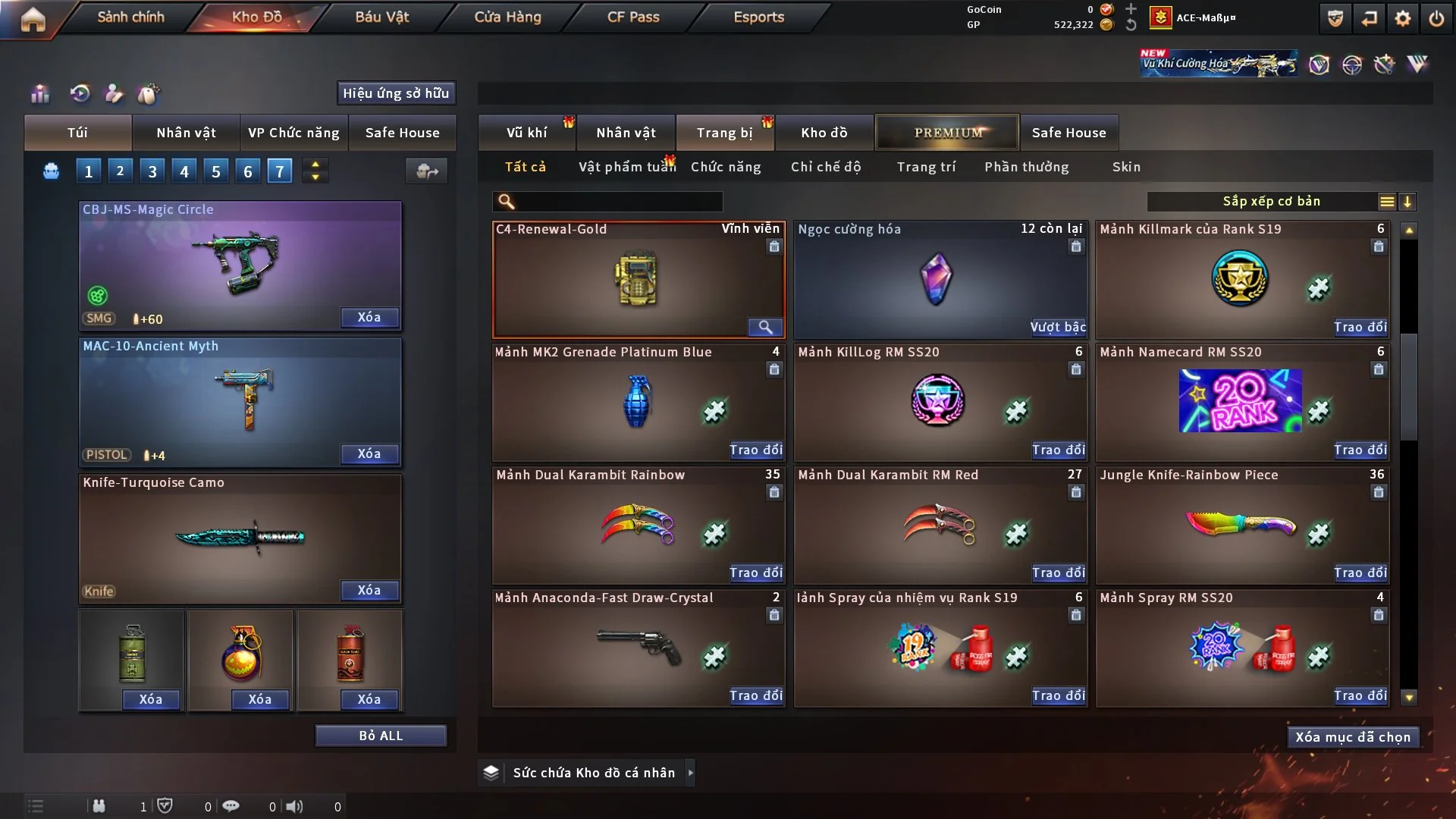Click Bỏ ALL to unequip everything
1456x819 pixels.
pyautogui.click(x=381, y=736)
